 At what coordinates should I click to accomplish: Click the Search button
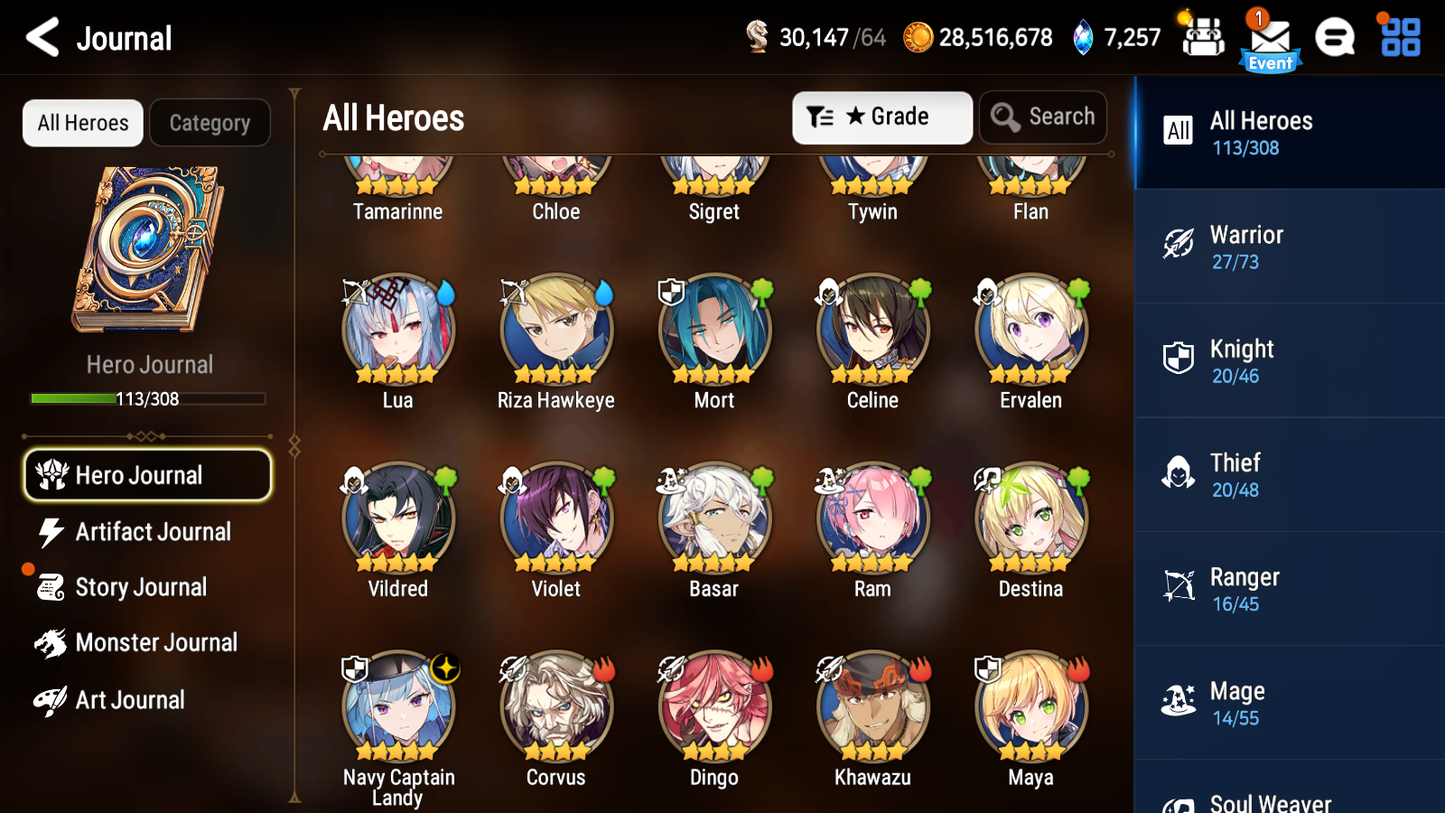coord(1043,117)
